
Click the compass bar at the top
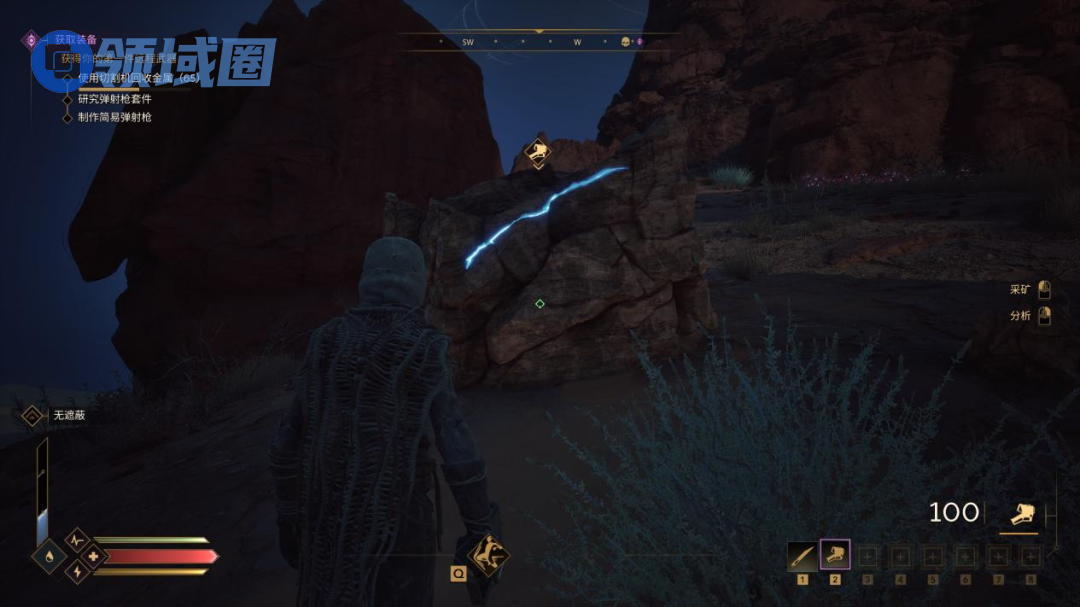point(540,42)
